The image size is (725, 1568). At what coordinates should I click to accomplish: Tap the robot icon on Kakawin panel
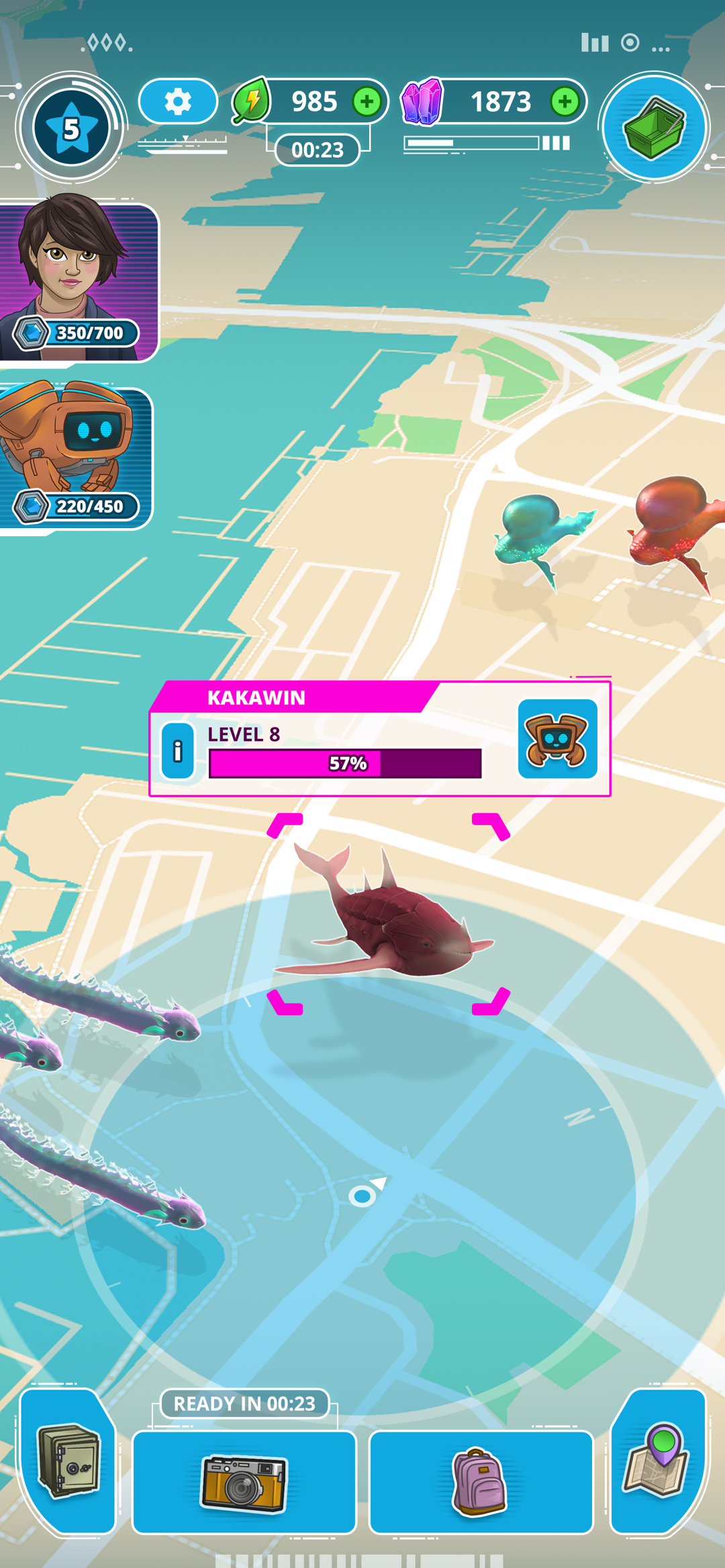click(x=557, y=739)
